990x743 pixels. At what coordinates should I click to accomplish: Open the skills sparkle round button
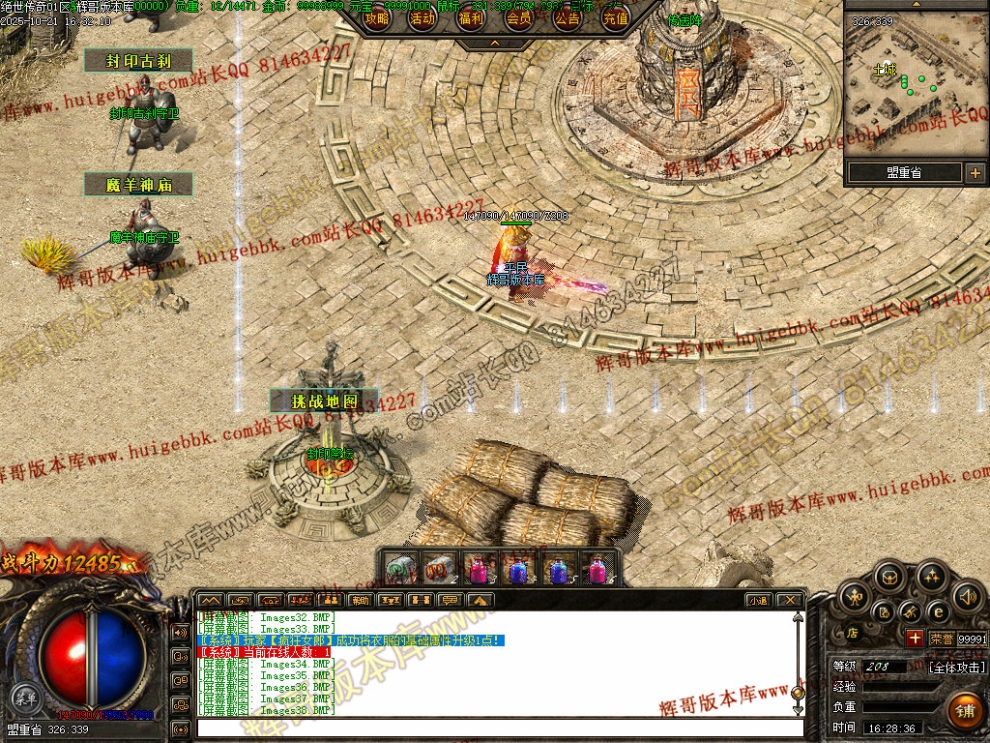click(x=931, y=576)
